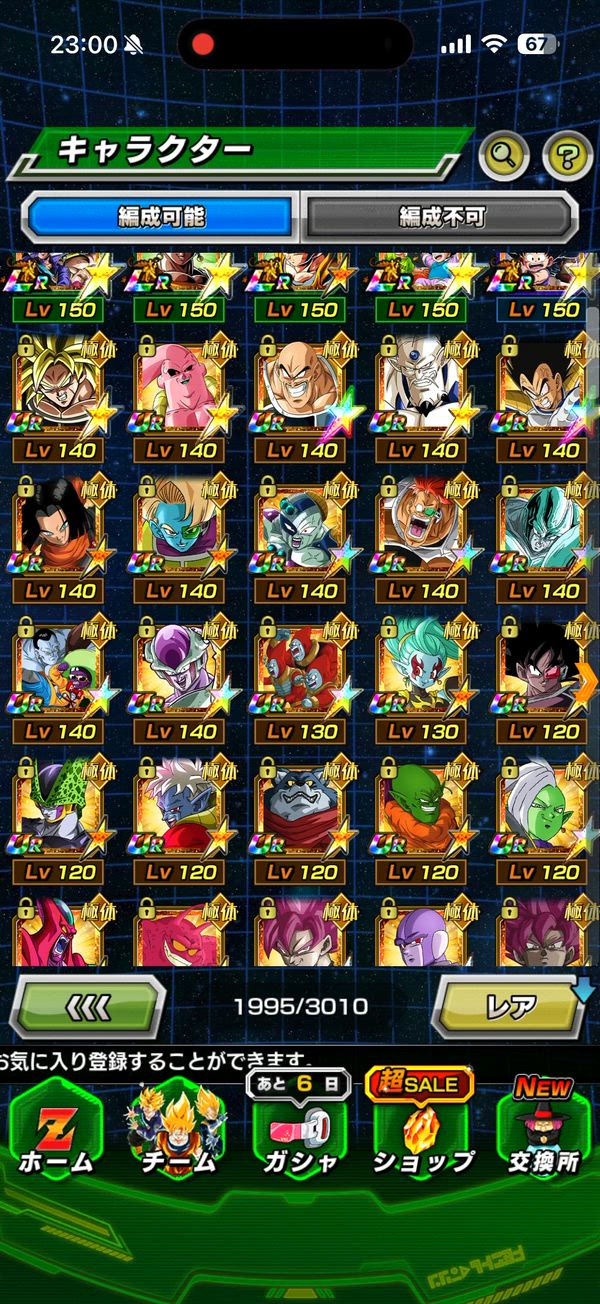This screenshot has width=600, height=1304.
Task: Select the pink Majin Buu character card
Action: click(x=180, y=385)
